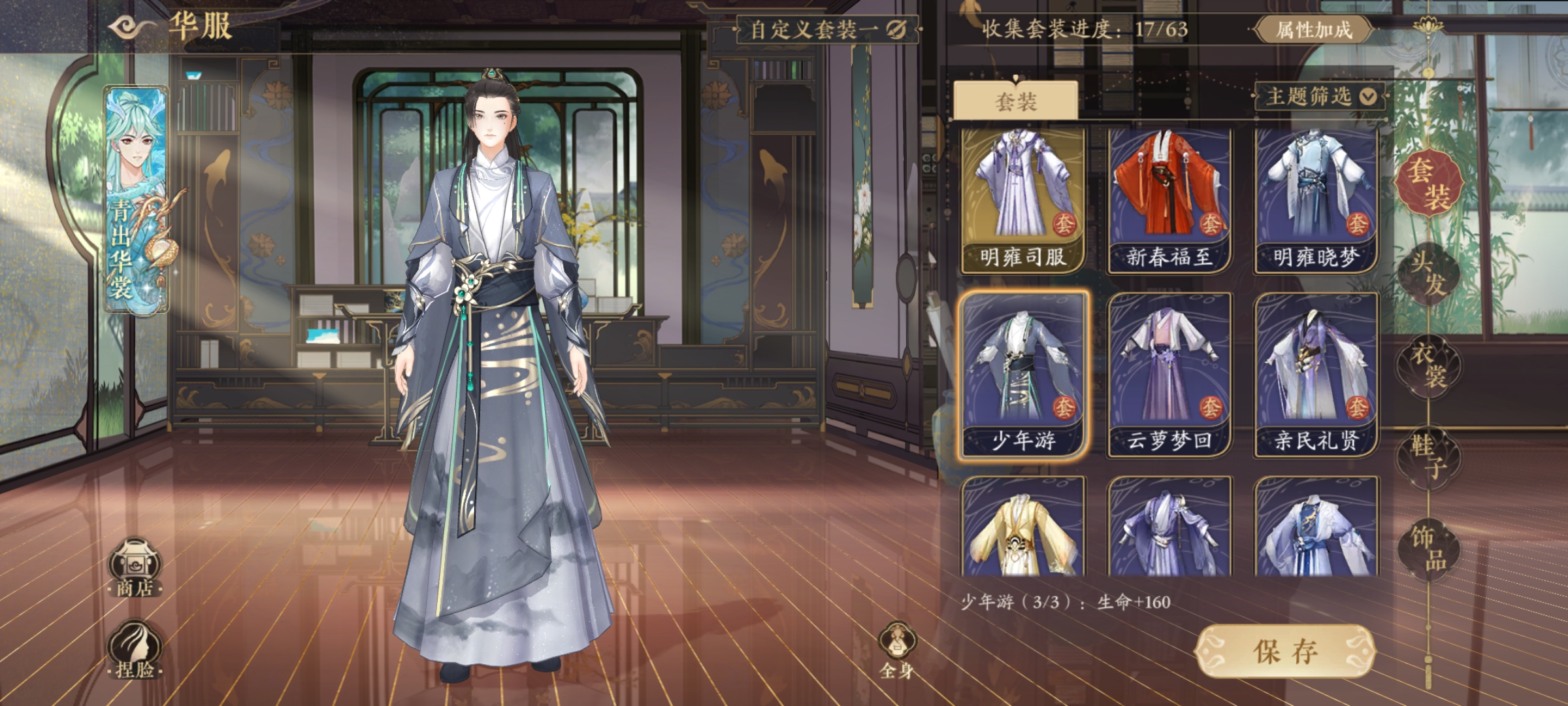Open the 鞋子 shoes category
The height and width of the screenshot is (706, 1568).
coord(1429,456)
